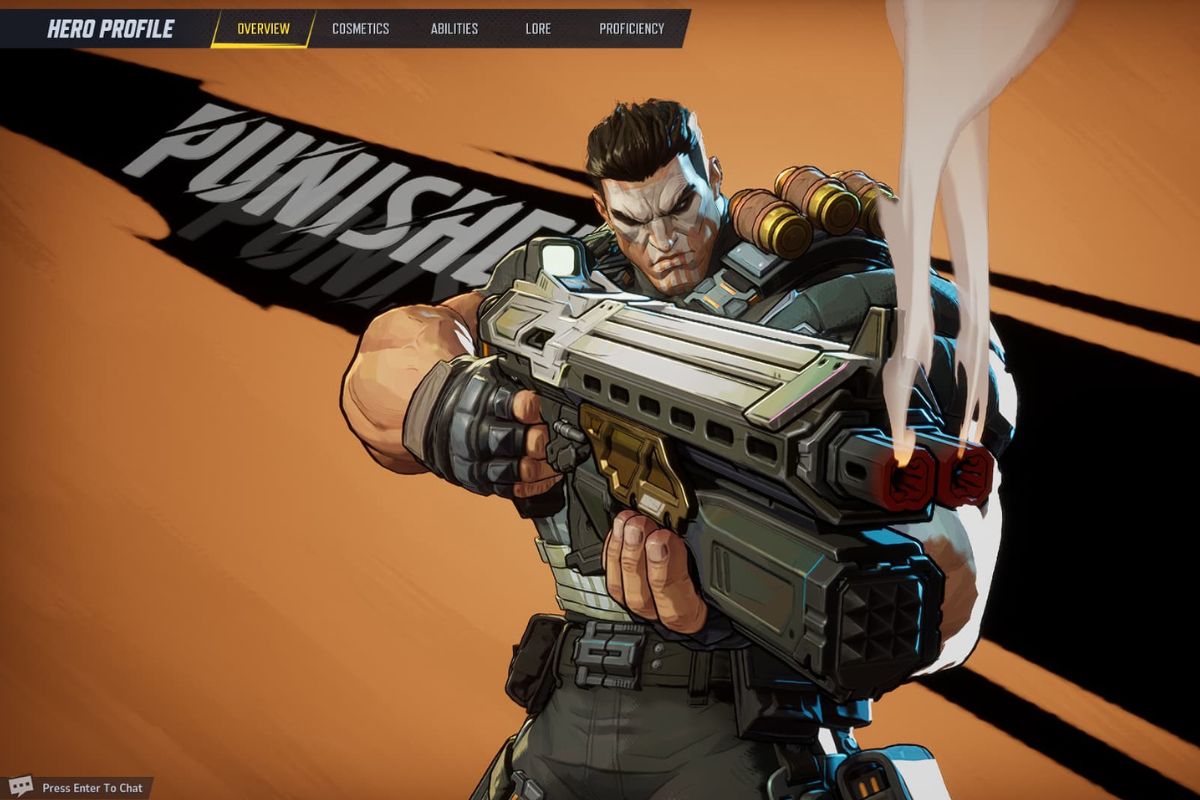
Task: View the Proficiency tab
Action: [x=631, y=29]
